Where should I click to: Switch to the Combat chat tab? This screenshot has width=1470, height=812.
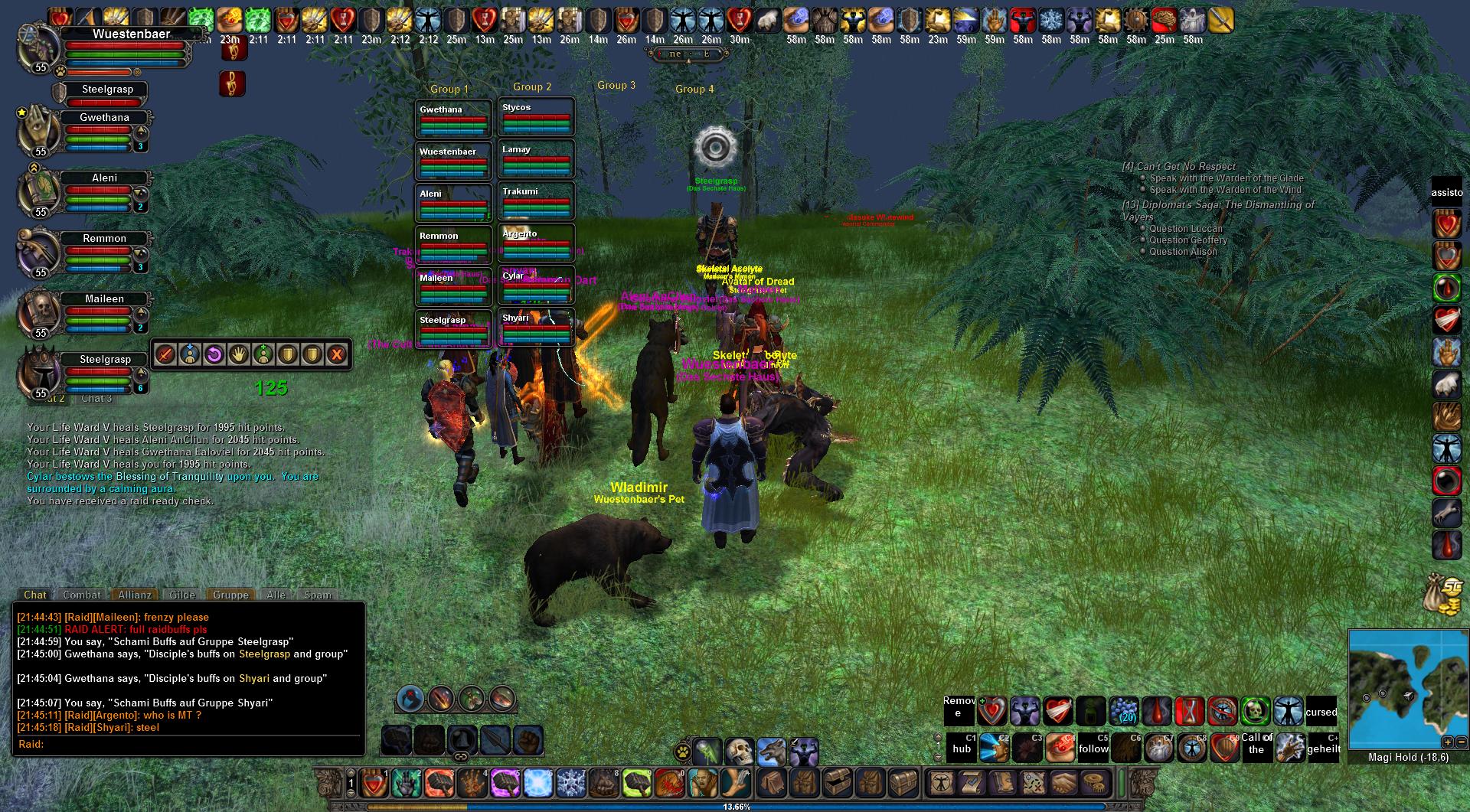[82, 595]
